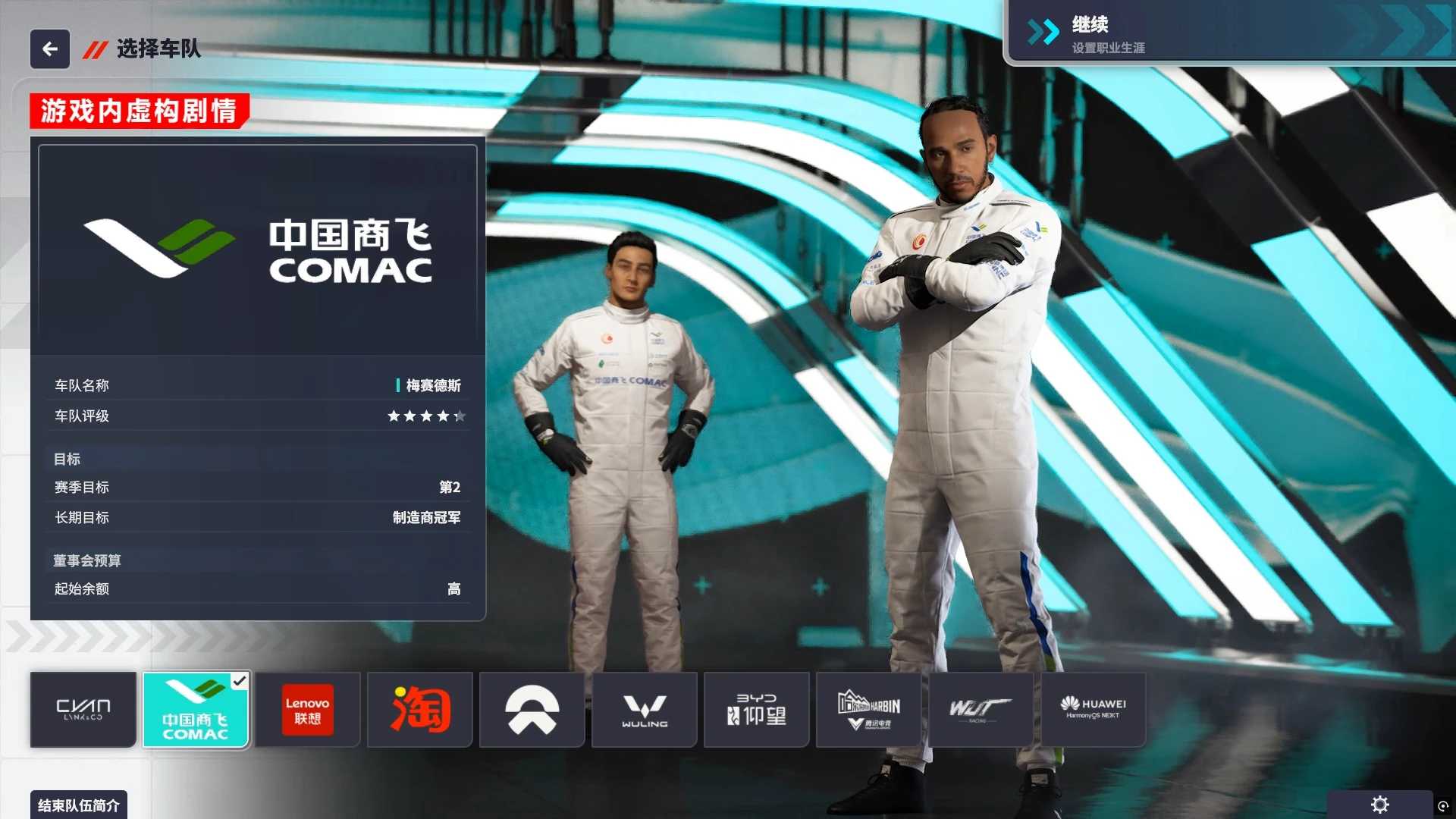Choose the COMAC team tile
This screenshot has height=819, width=1456.
coord(196,710)
